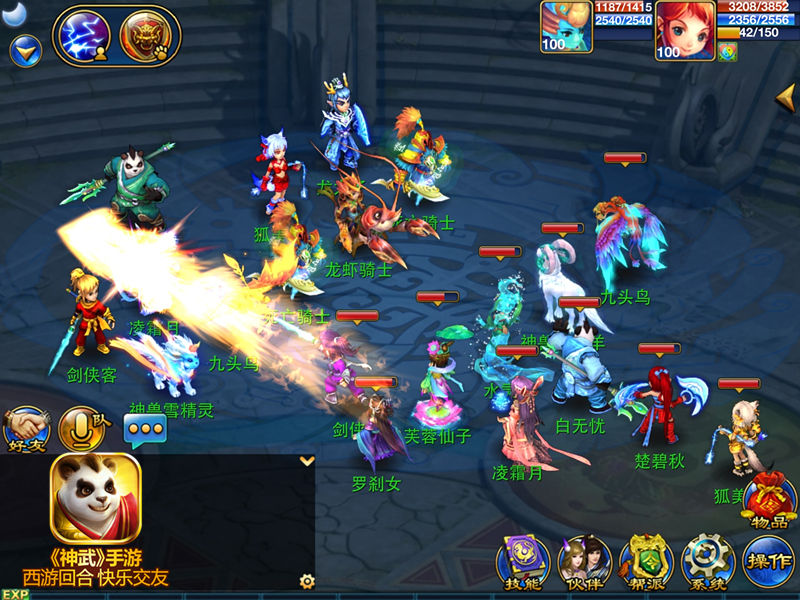Open chat settings with the small gear

[x=307, y=580]
